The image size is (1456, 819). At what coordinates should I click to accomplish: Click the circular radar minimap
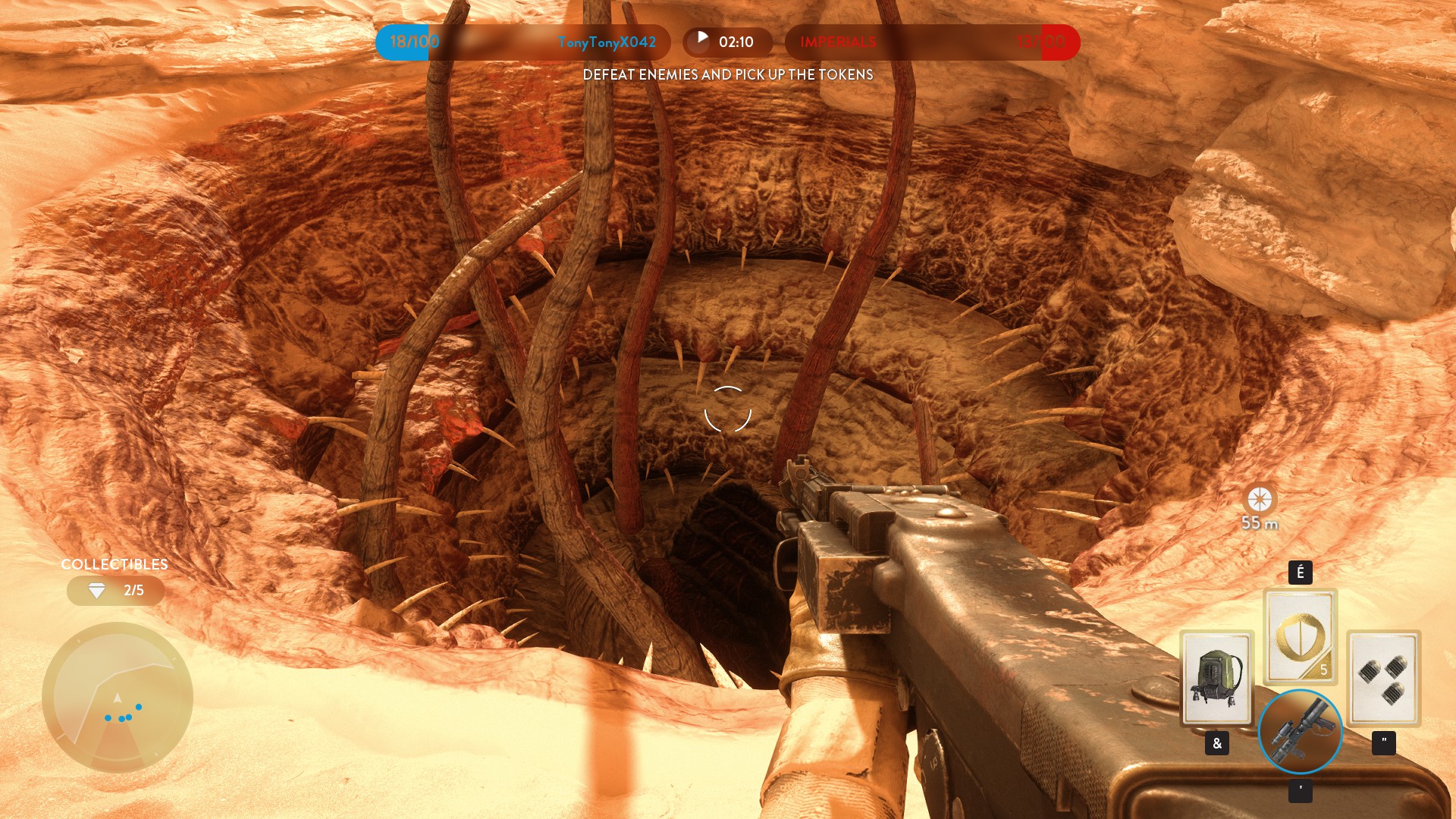(118, 697)
